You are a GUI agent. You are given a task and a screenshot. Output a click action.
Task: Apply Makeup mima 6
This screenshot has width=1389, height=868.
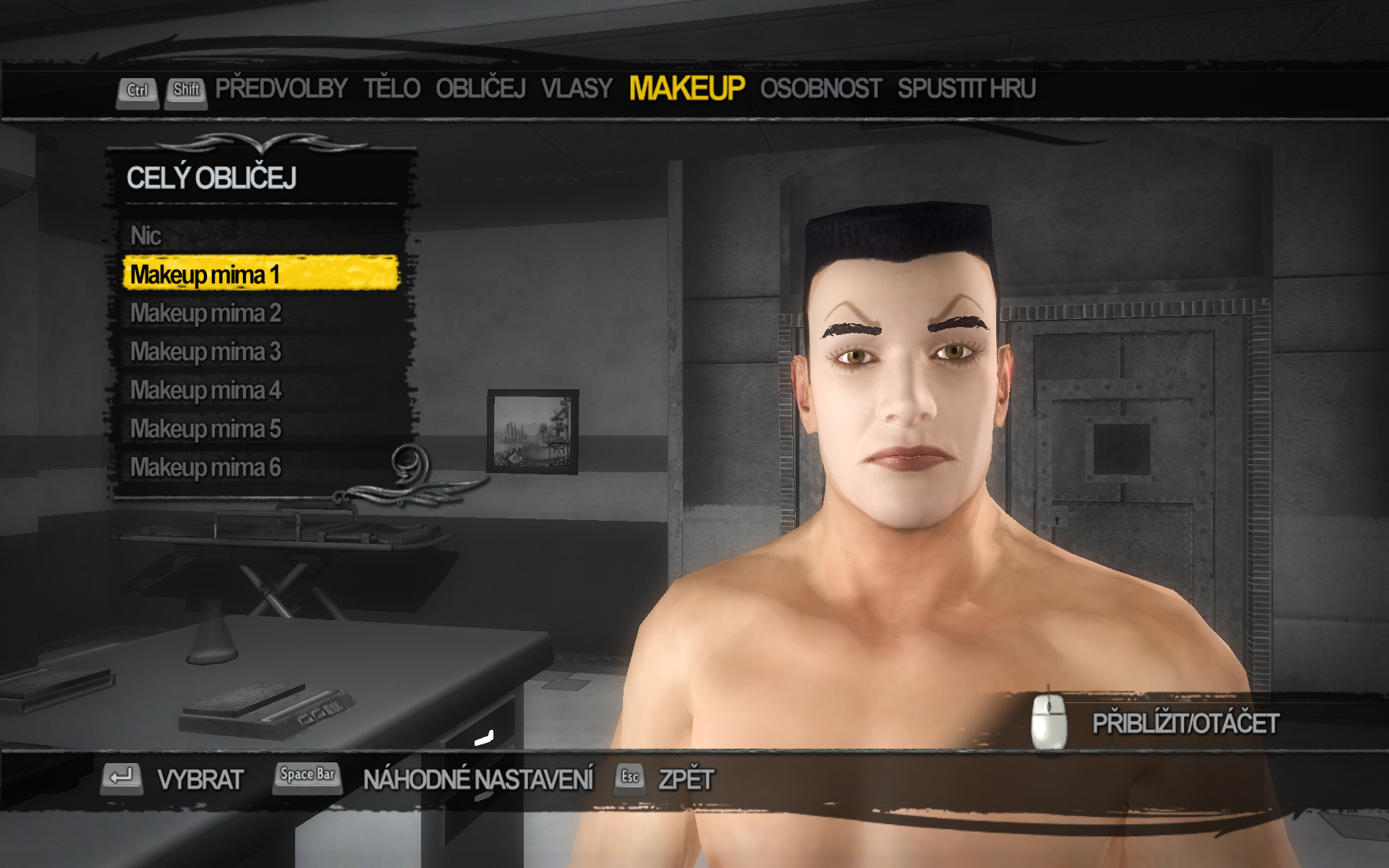[205, 467]
